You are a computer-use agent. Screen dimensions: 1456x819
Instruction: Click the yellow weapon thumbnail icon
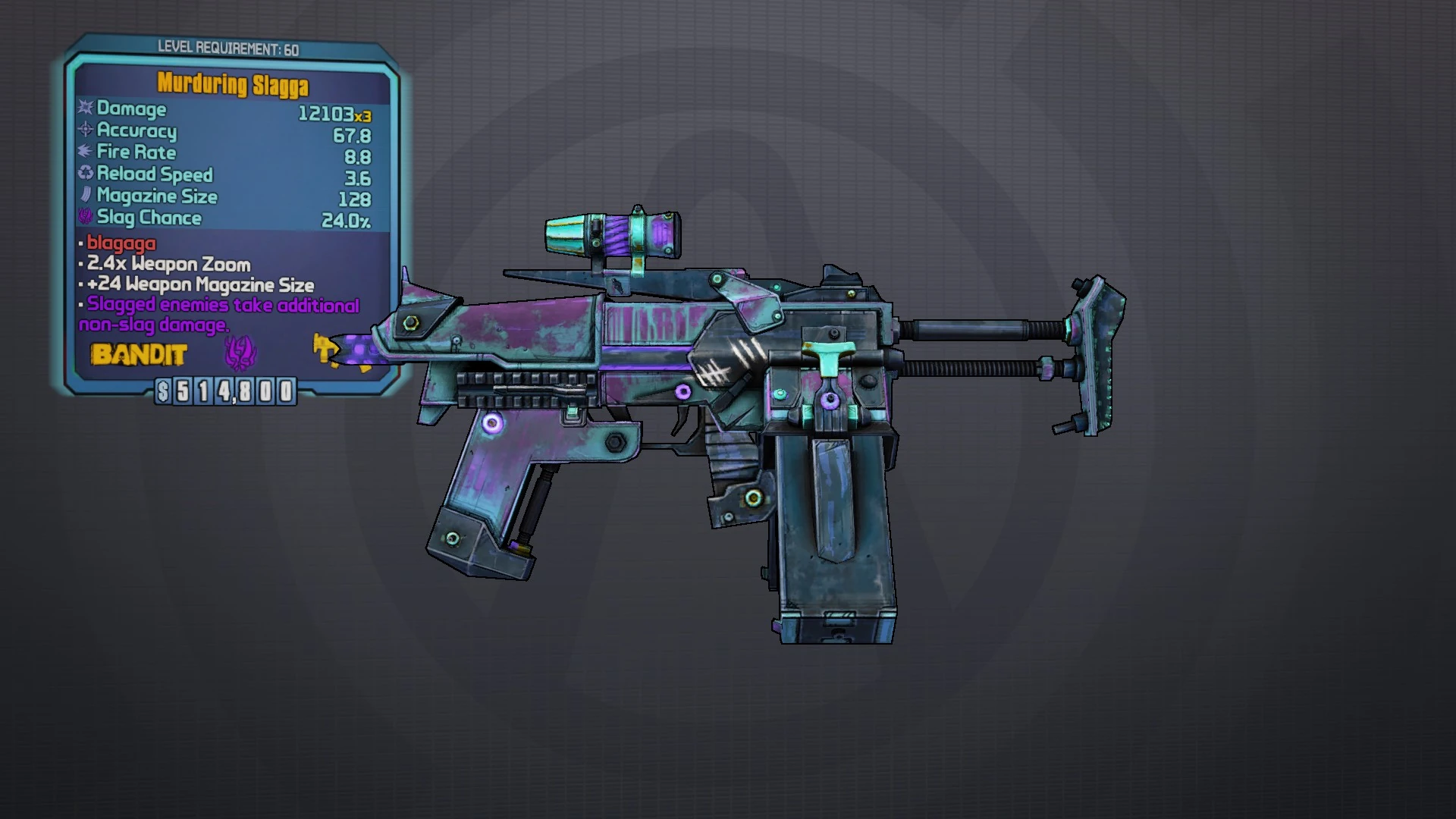(x=330, y=352)
